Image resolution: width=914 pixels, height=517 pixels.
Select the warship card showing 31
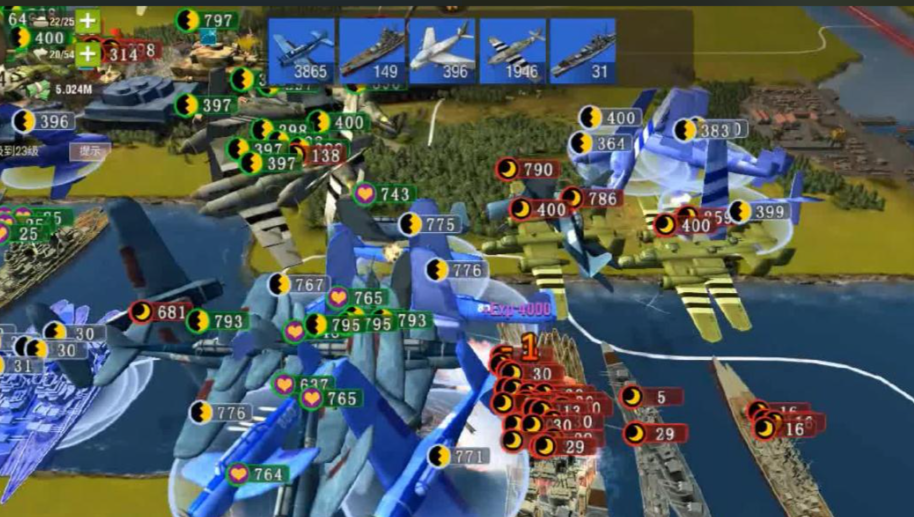tap(582, 50)
